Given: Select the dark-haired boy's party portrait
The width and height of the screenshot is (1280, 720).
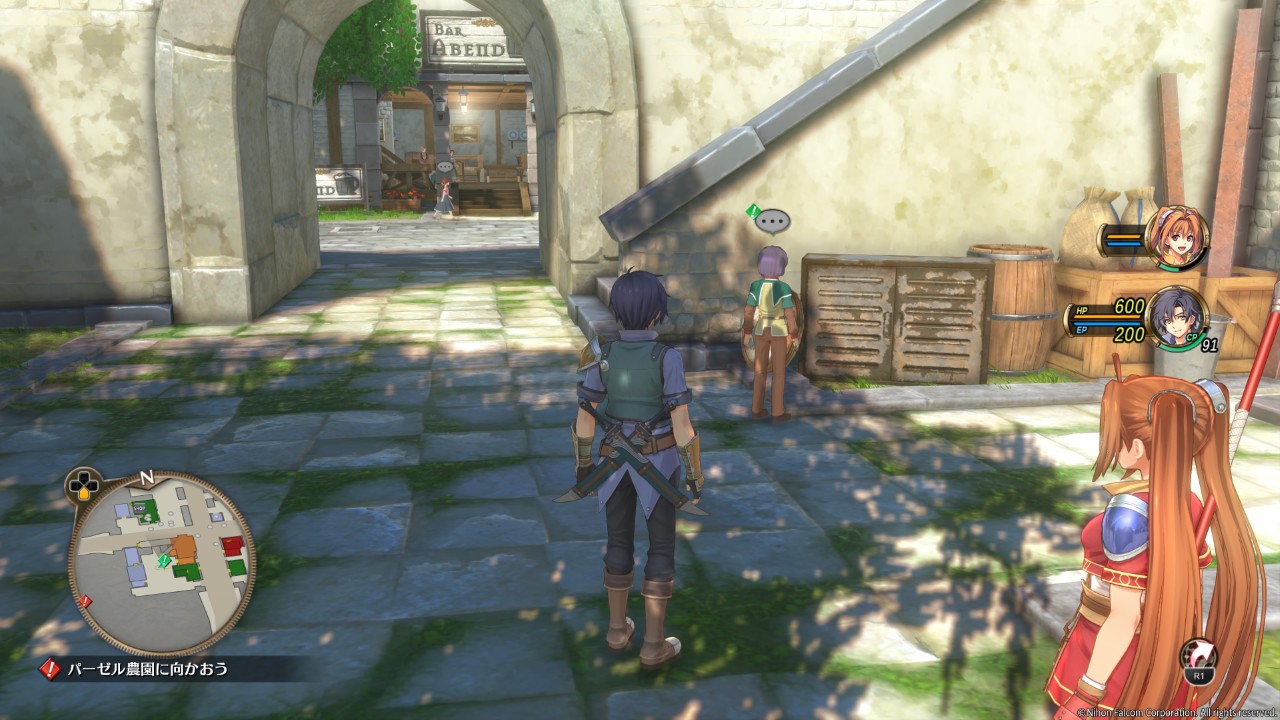Looking at the screenshot, I should [1176, 318].
